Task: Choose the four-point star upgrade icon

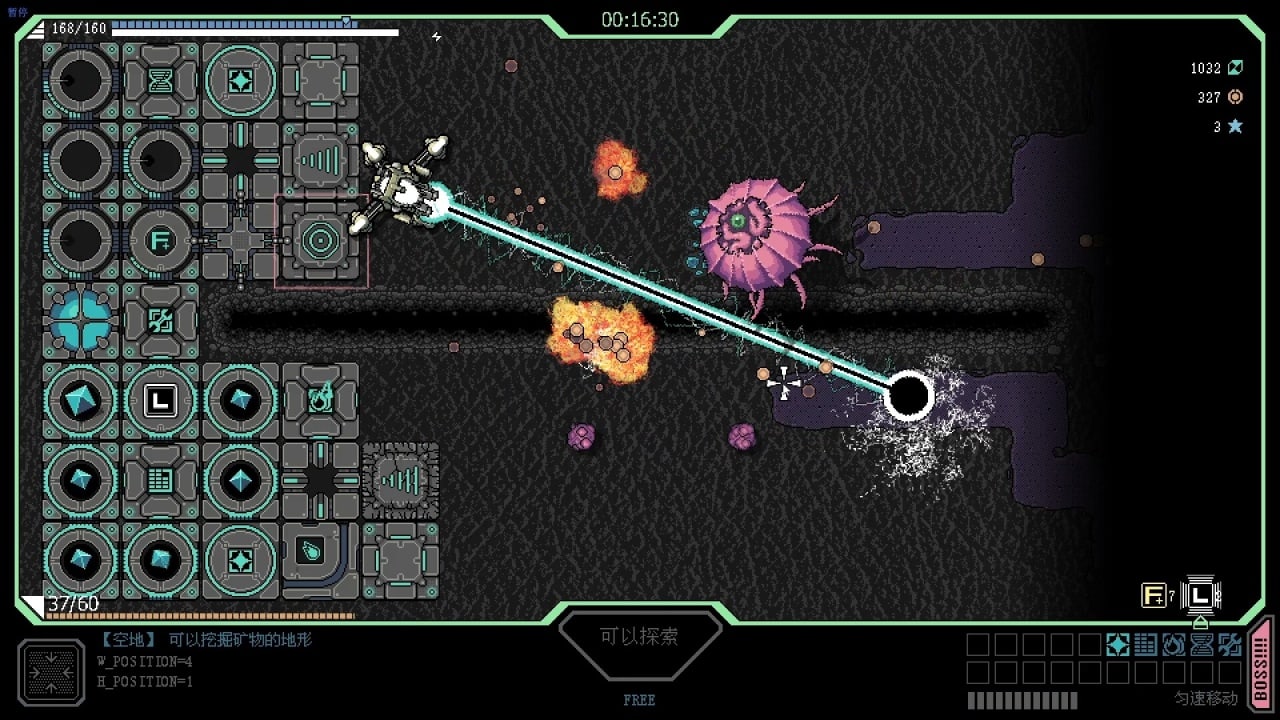Action: pos(1118,645)
